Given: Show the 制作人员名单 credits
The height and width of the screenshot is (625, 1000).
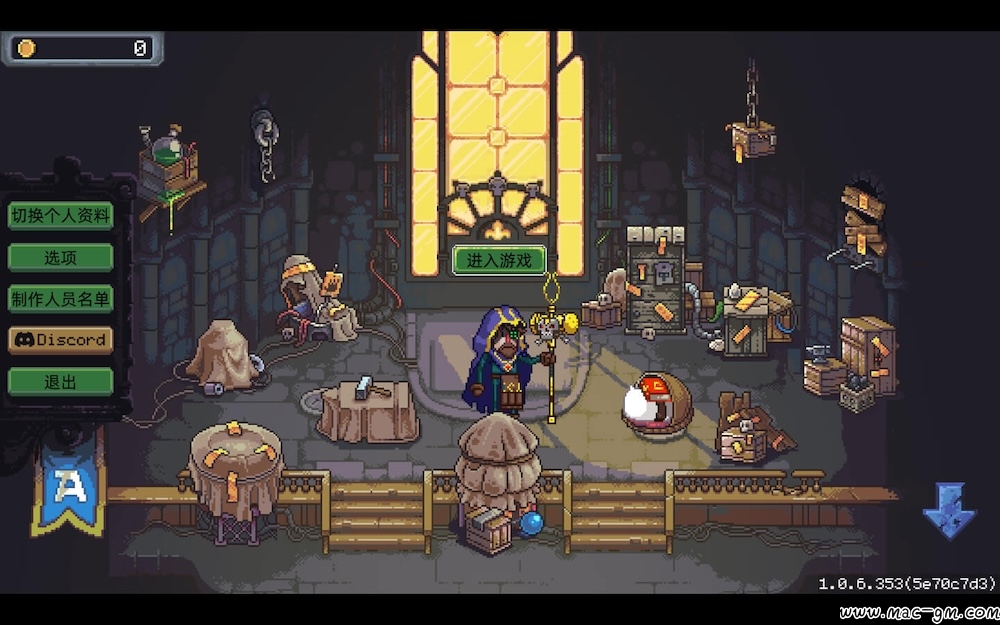Looking at the screenshot, I should coord(60,298).
